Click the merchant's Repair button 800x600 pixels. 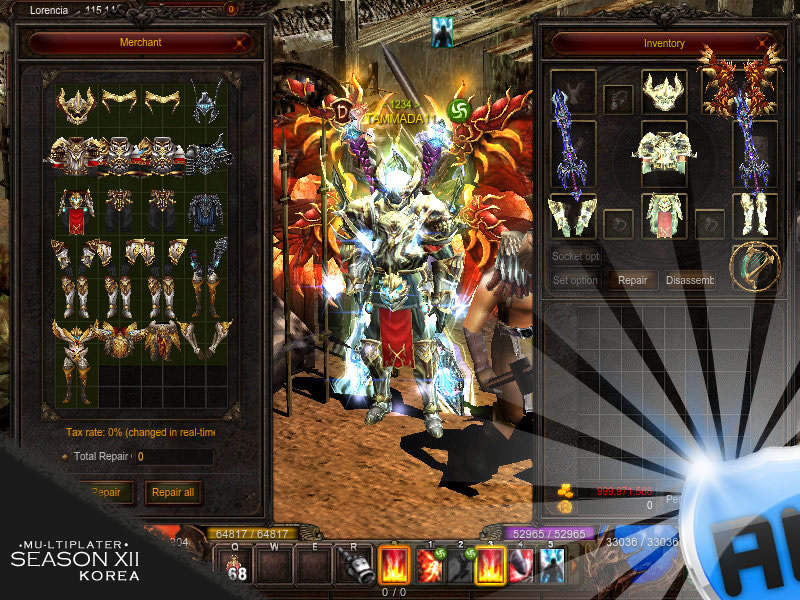[105, 492]
